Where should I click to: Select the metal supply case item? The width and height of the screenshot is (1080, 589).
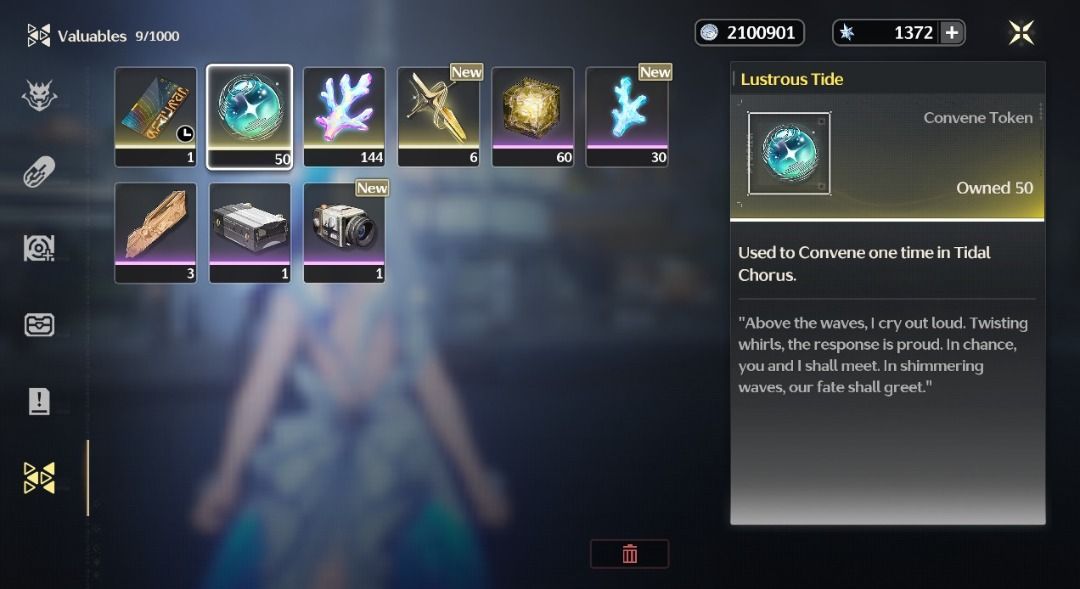point(250,232)
